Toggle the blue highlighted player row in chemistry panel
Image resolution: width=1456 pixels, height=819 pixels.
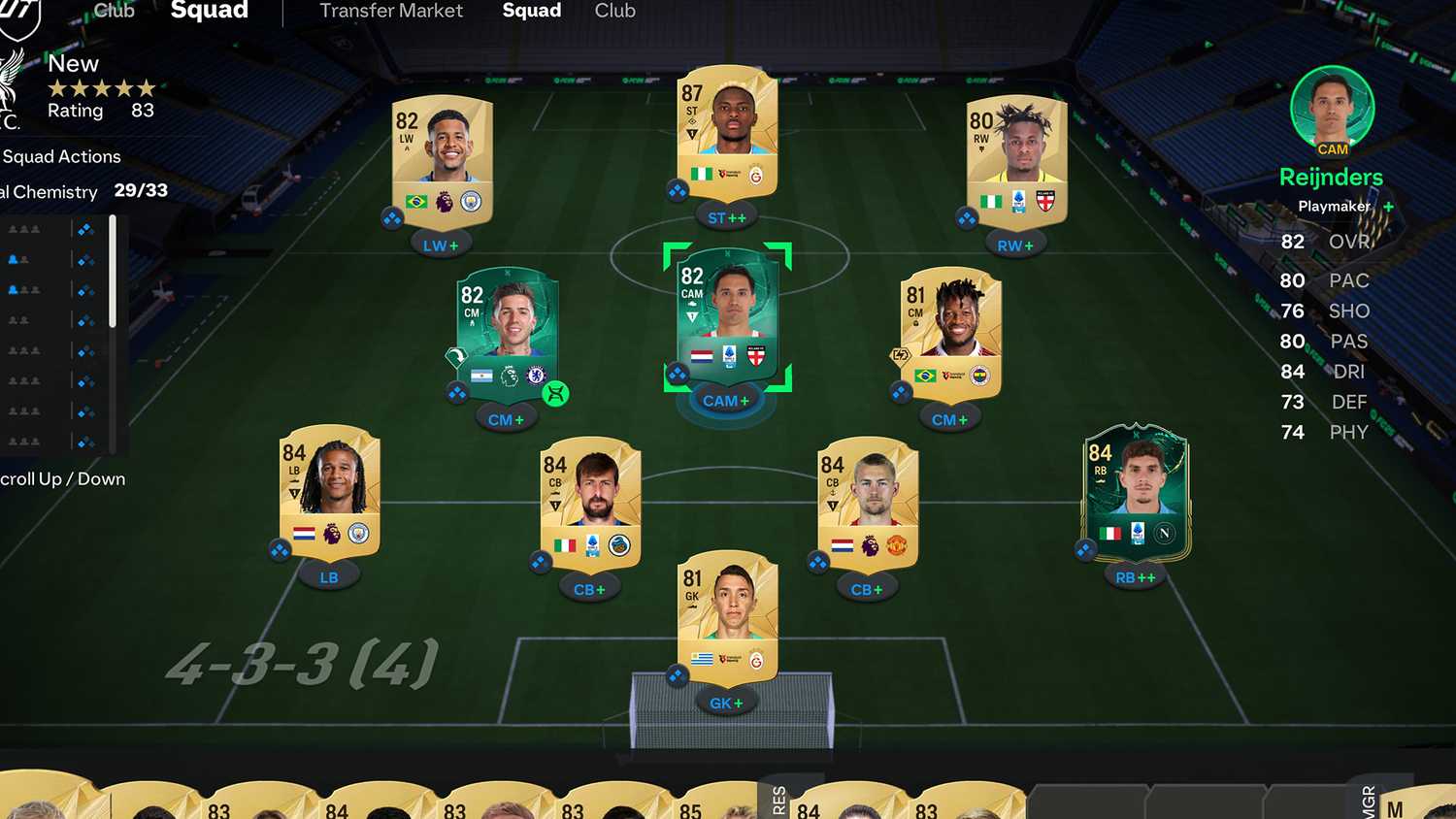point(39,258)
